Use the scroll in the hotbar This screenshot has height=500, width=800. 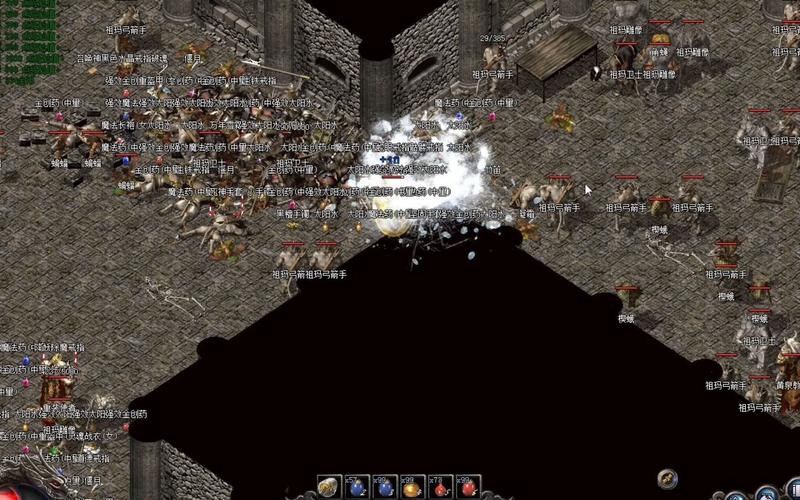coord(328,487)
